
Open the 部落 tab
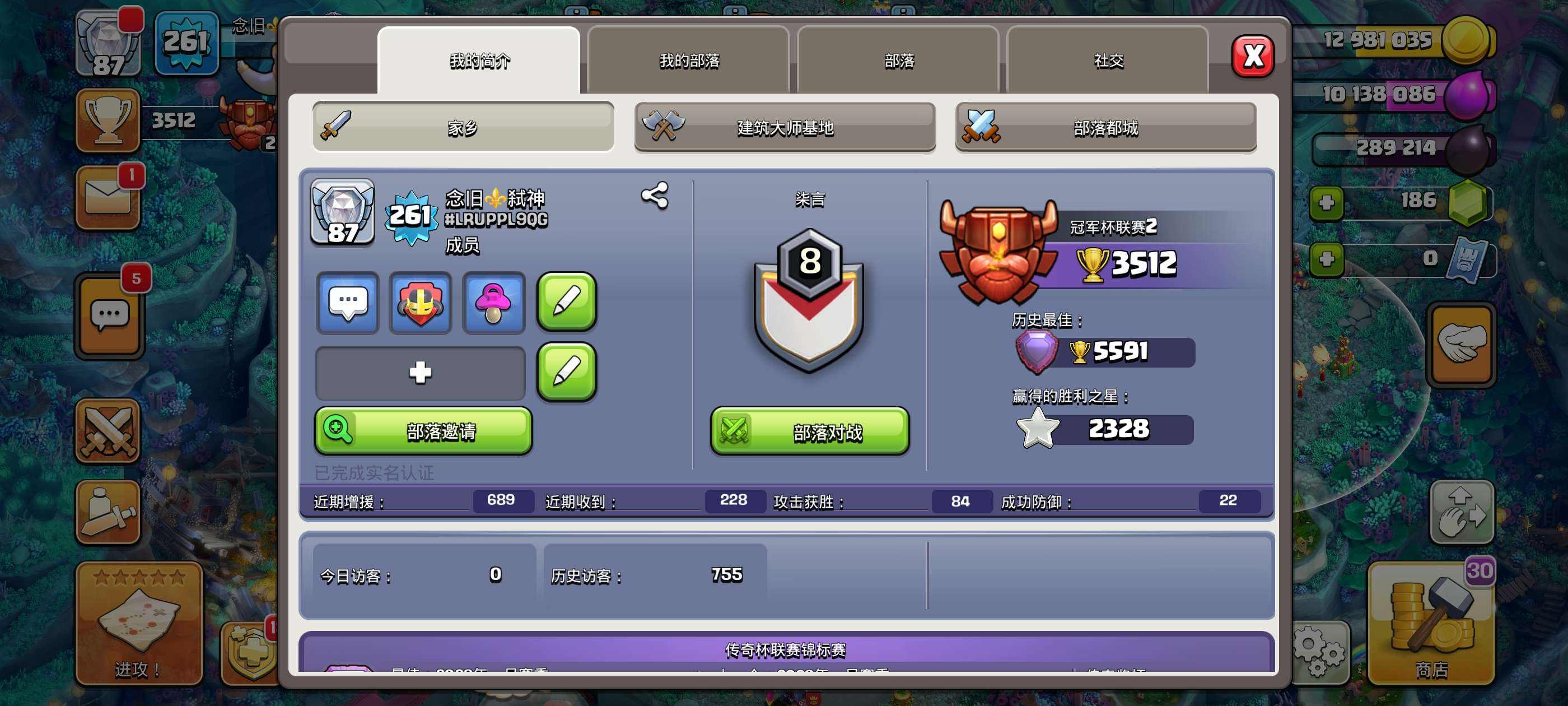898,61
